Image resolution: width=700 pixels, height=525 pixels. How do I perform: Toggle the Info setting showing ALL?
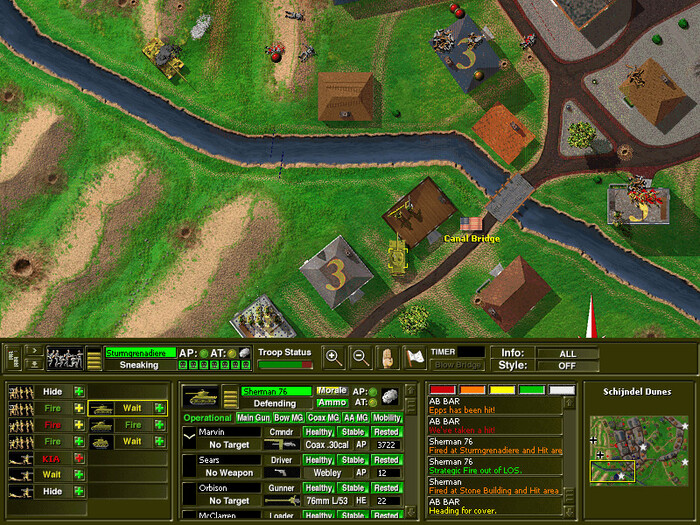click(567, 353)
